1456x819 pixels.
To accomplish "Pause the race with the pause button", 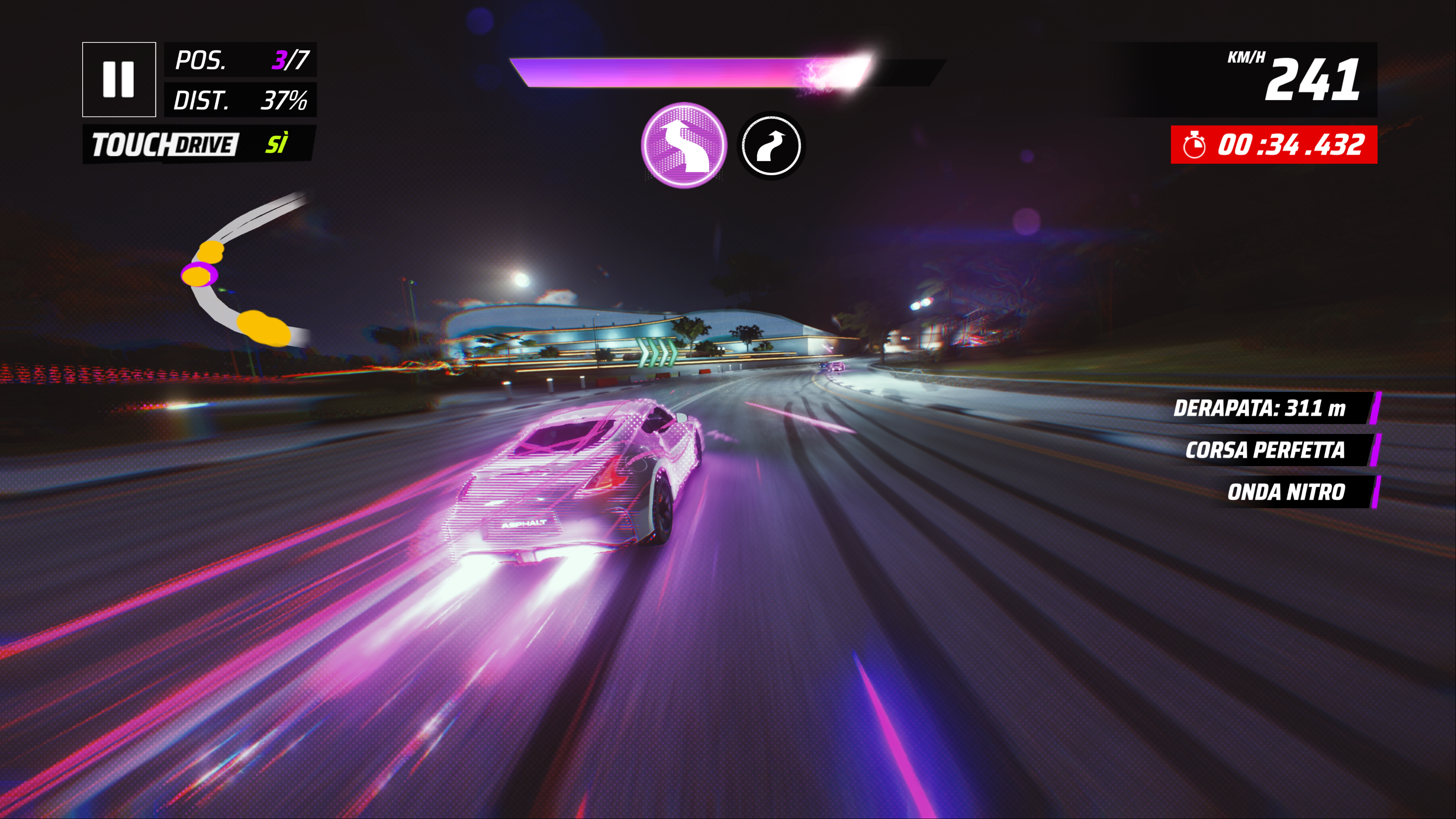I will point(119,79).
